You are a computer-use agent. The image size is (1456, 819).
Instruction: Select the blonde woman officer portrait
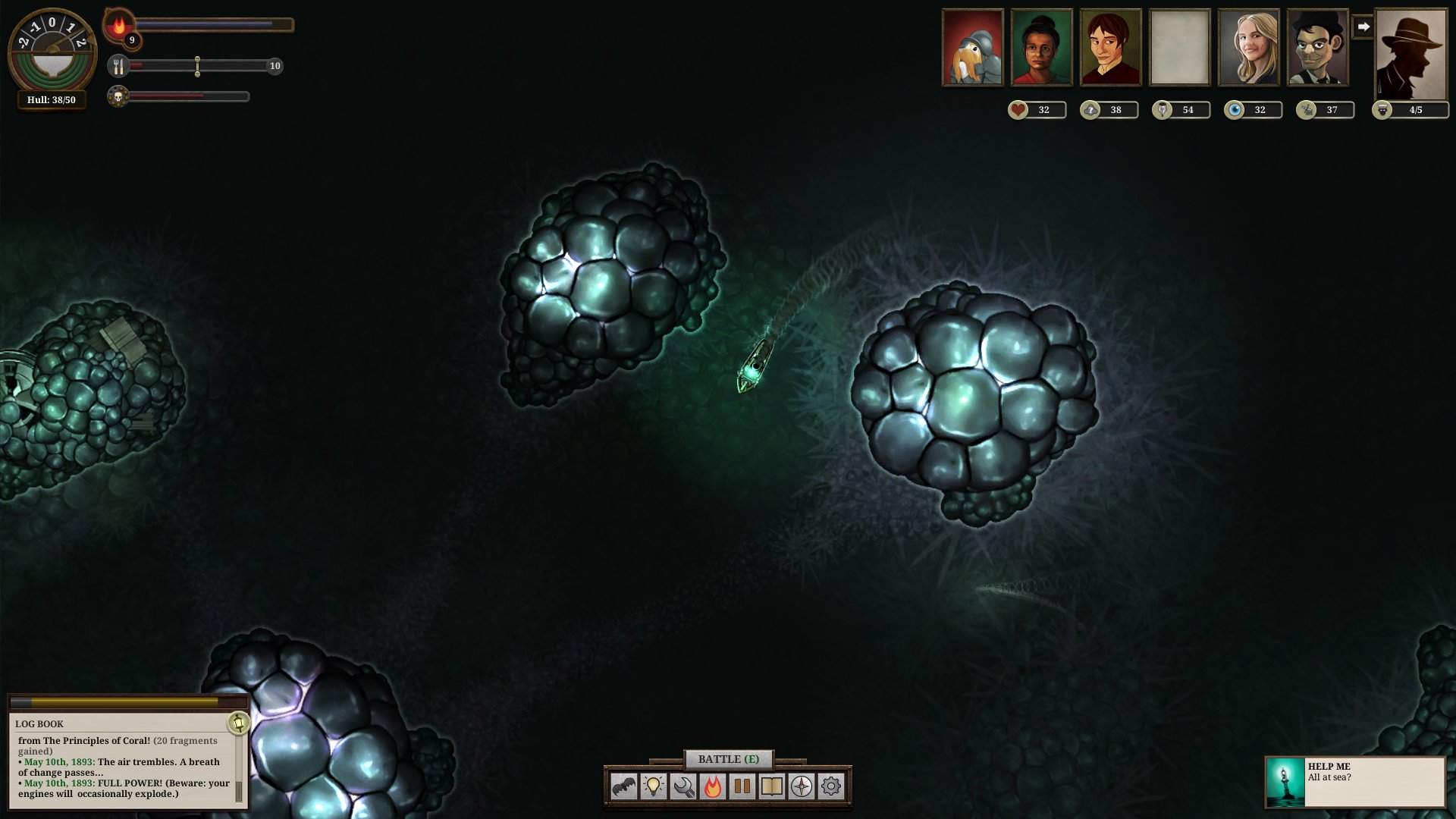[1249, 48]
